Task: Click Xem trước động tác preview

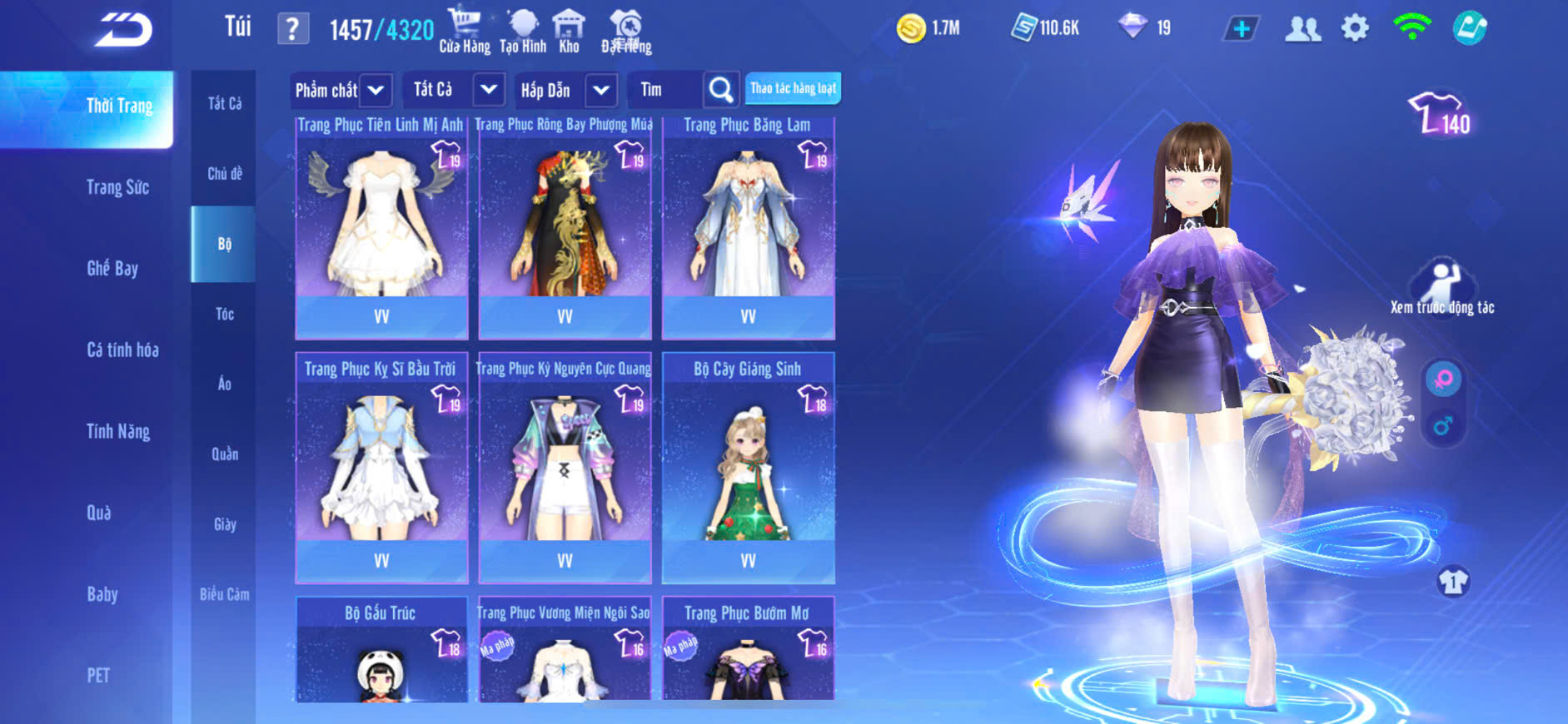Action: 1441,288
